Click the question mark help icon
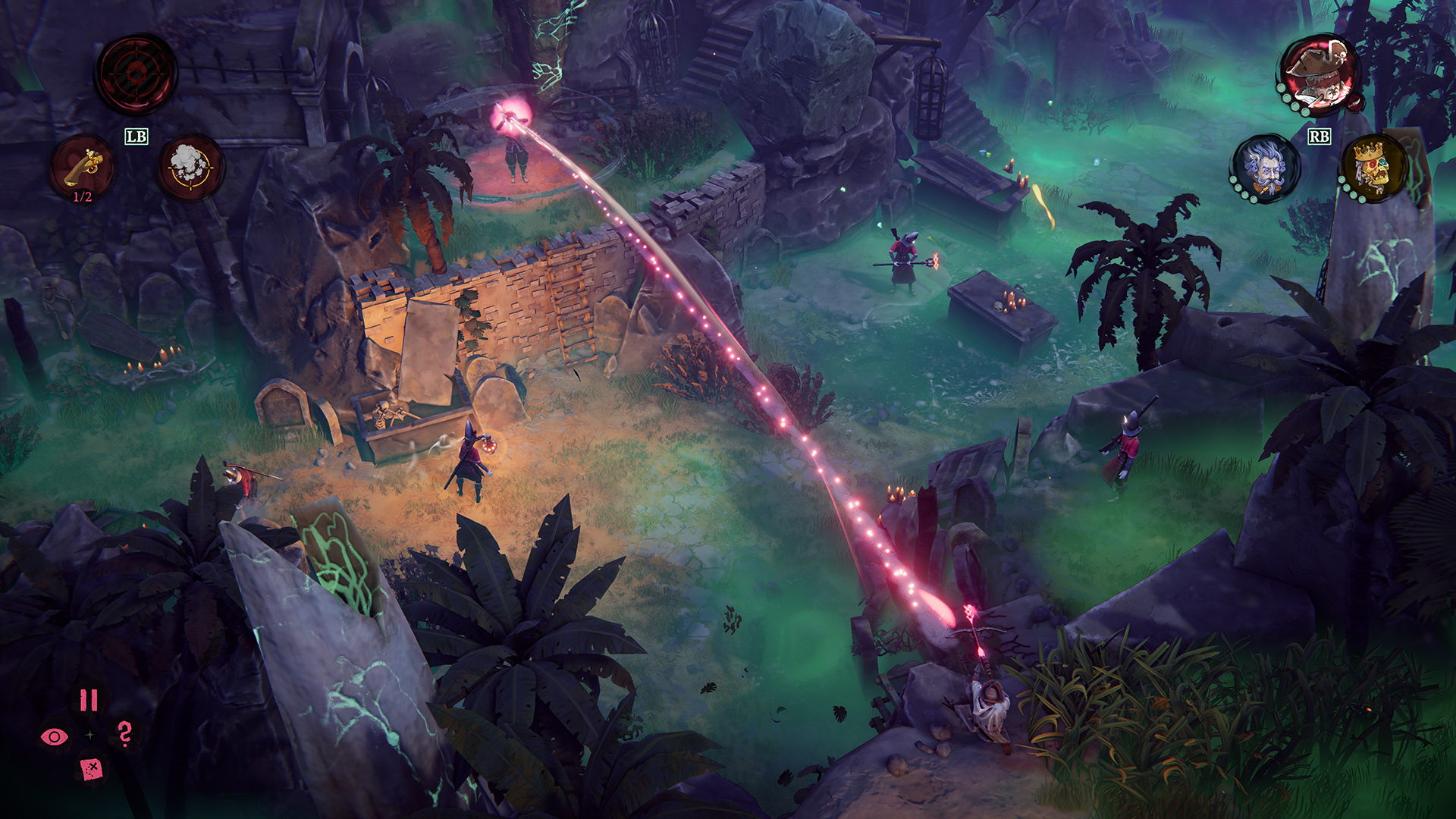Viewport: 1456px width, 819px height. tap(124, 734)
